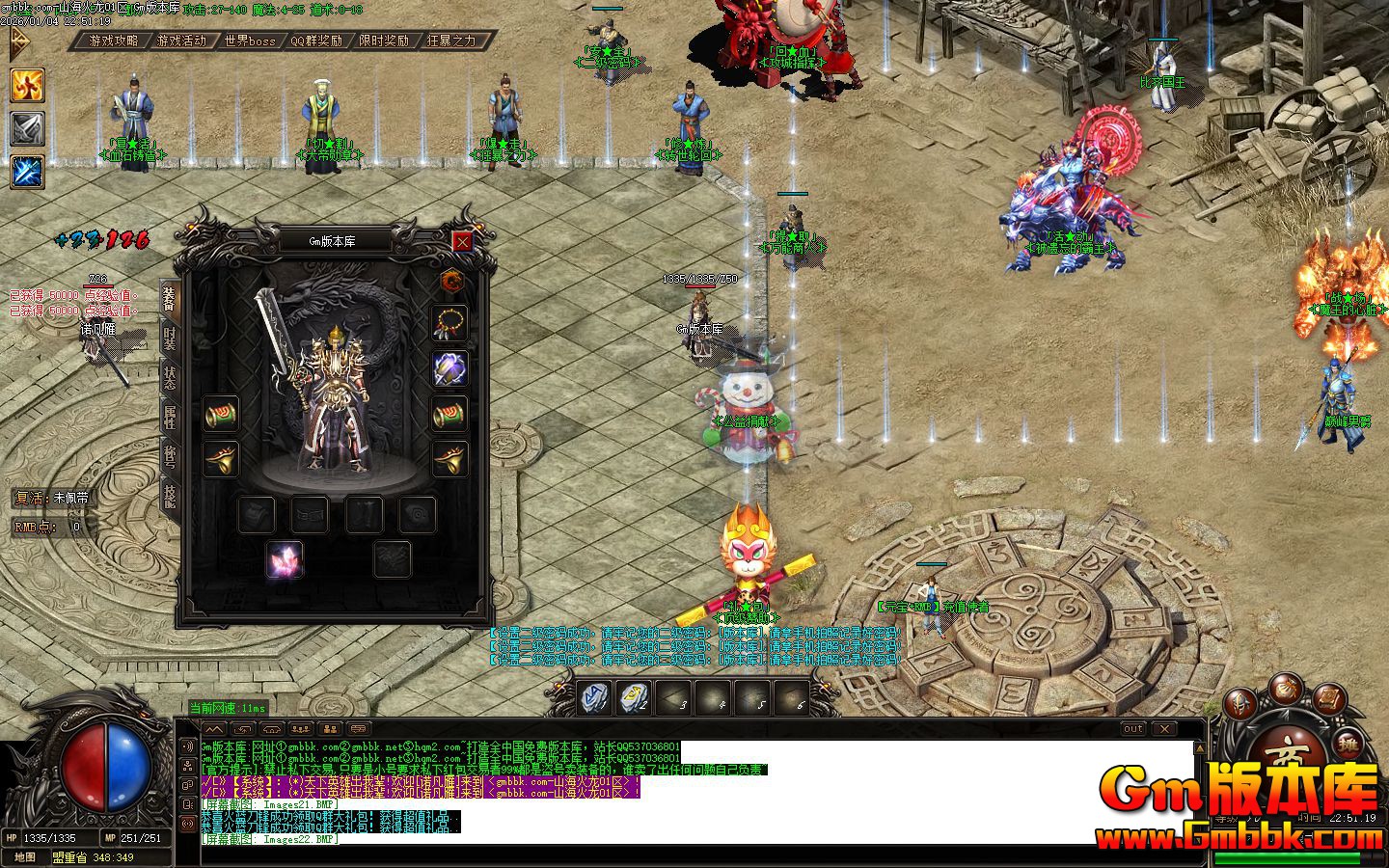Select the 世界boss menu entry
The height and width of the screenshot is (868, 1389).
[250, 41]
